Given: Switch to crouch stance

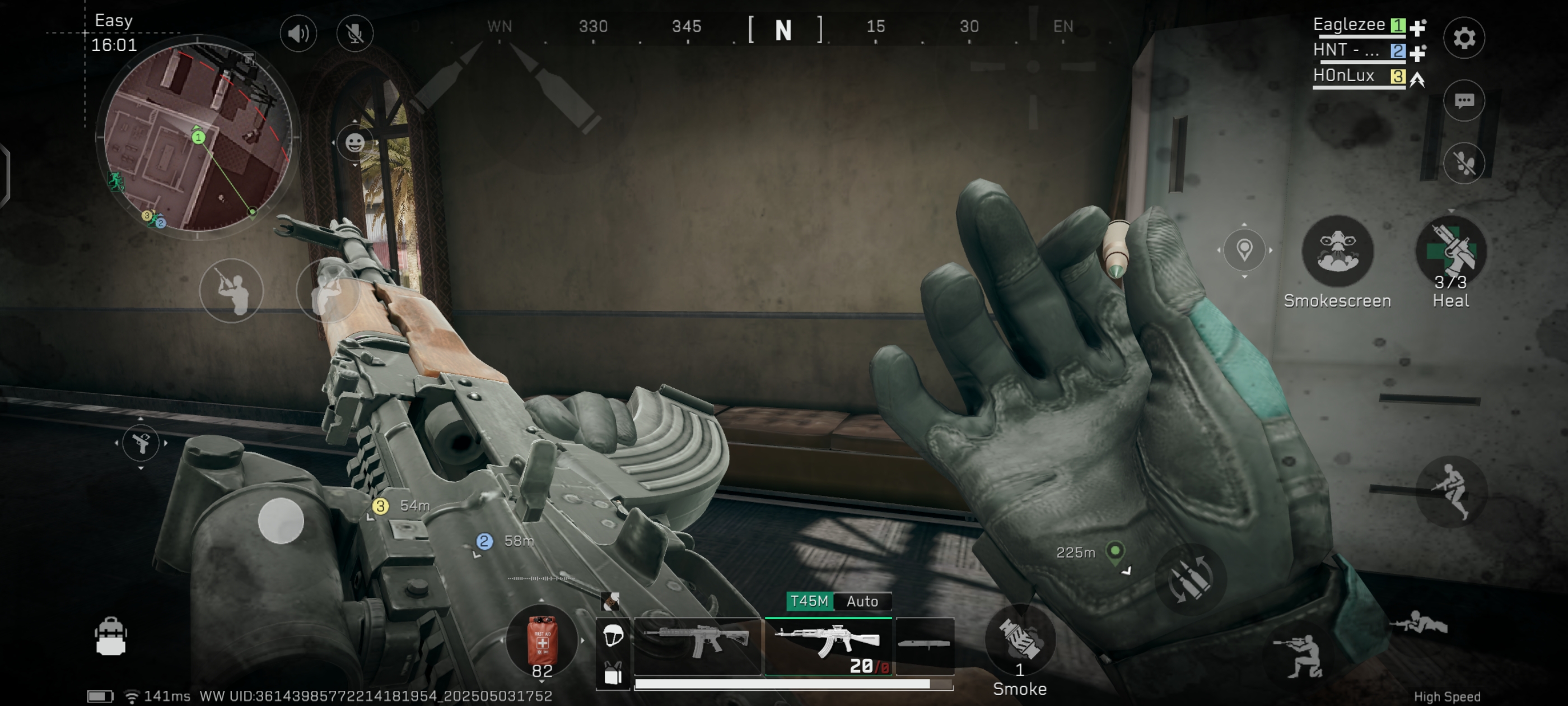Looking at the screenshot, I should point(1303,657).
